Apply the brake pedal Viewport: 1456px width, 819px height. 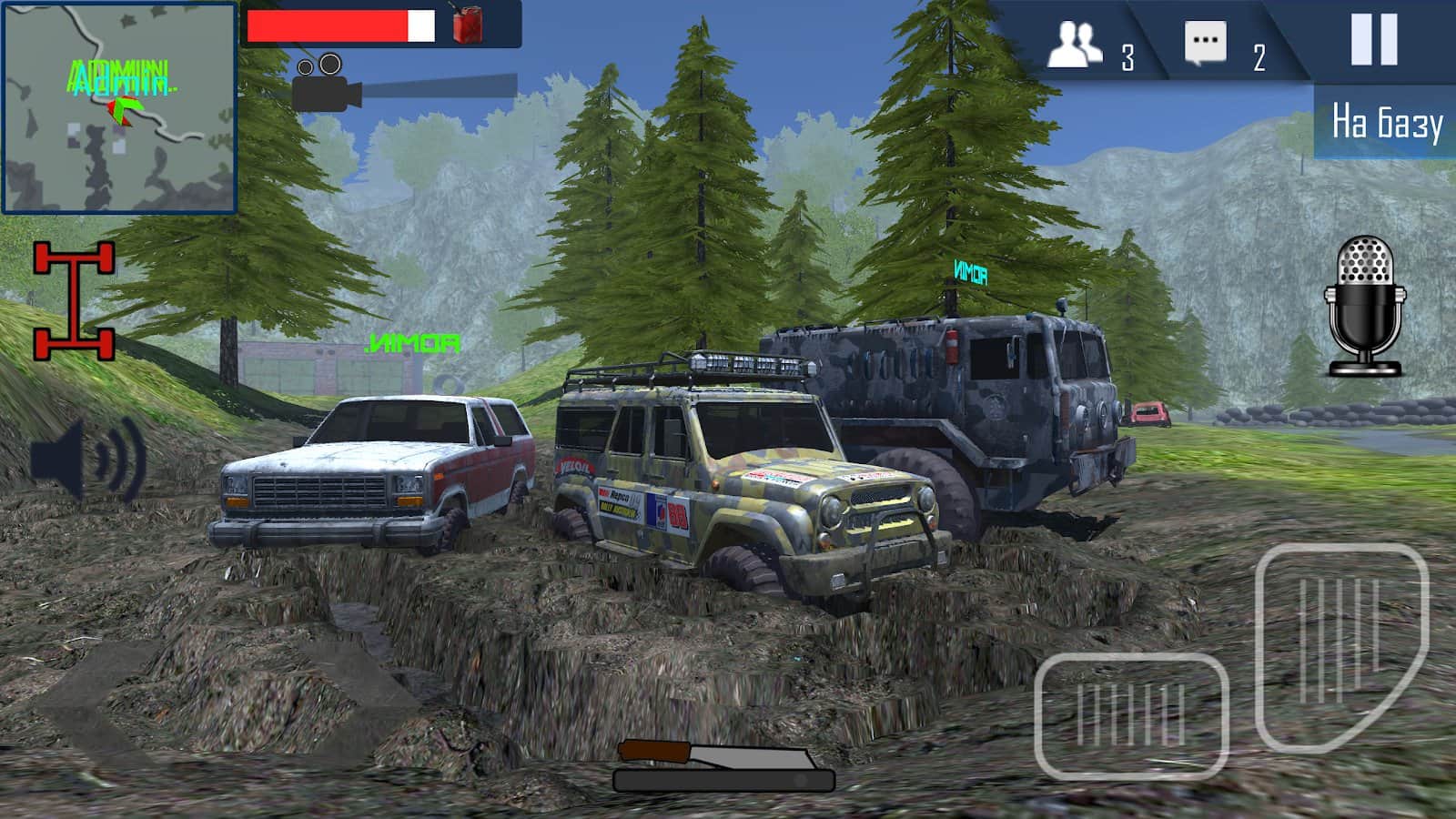coord(1131,715)
